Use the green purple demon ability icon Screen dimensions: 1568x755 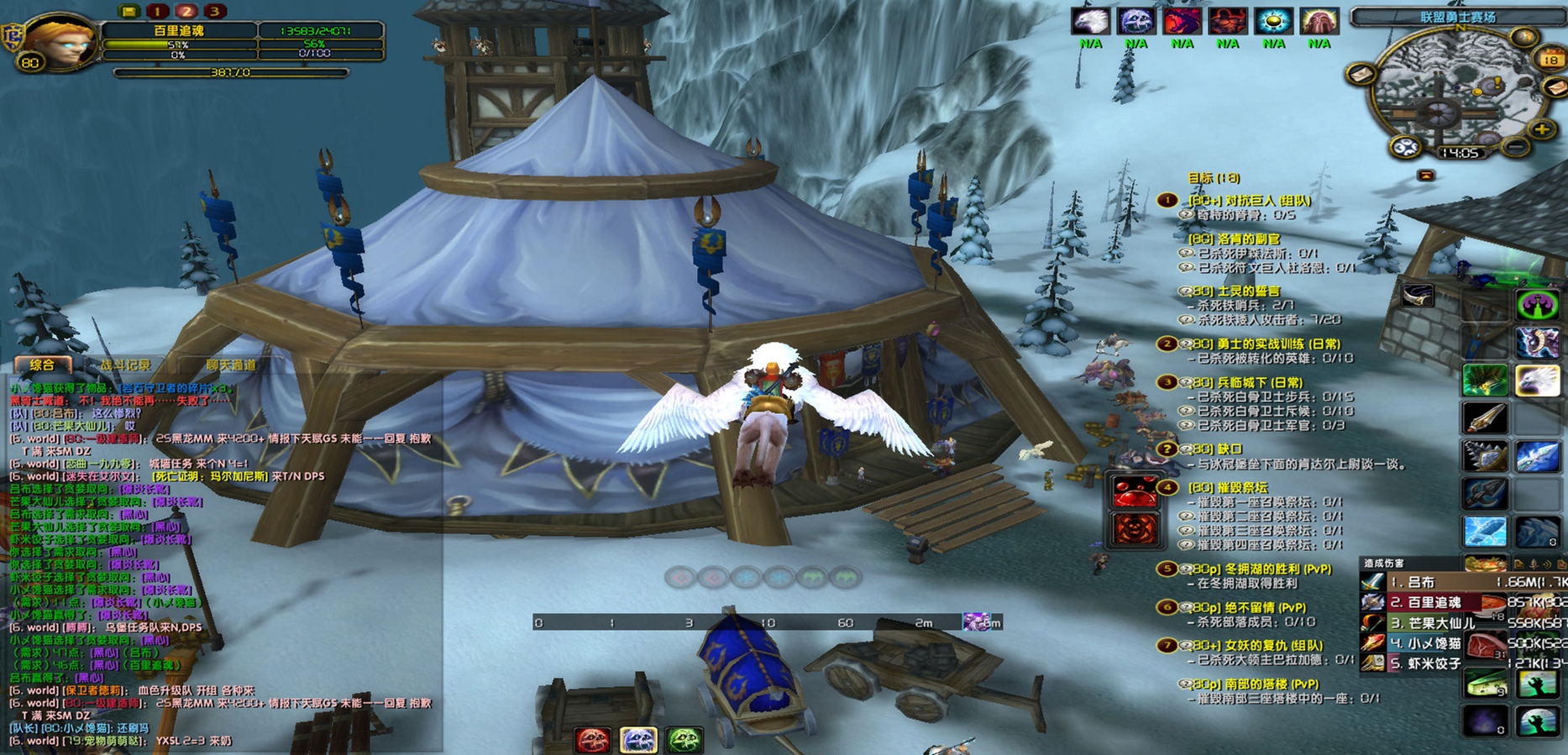(1537, 304)
